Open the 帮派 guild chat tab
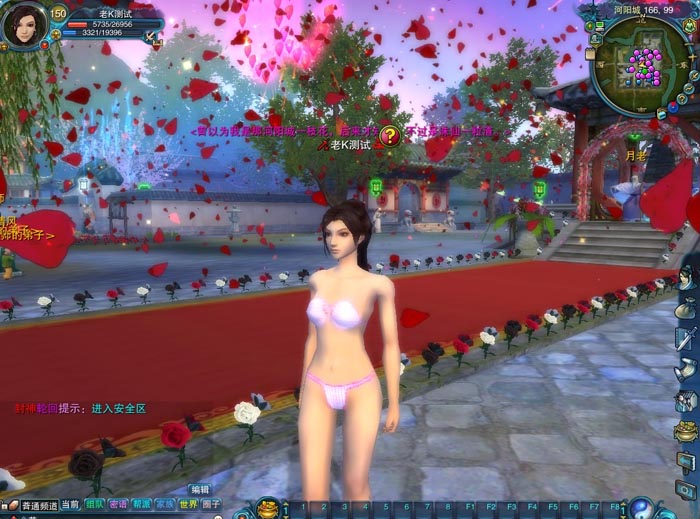Image resolution: width=700 pixels, height=519 pixels. point(141,505)
